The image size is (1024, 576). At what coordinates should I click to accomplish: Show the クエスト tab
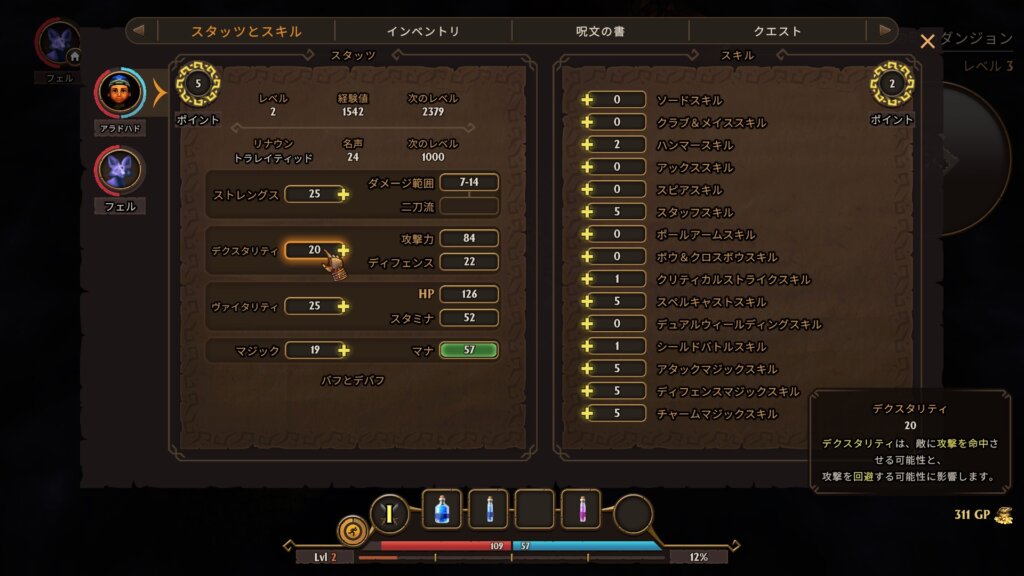pyautogui.click(x=777, y=31)
